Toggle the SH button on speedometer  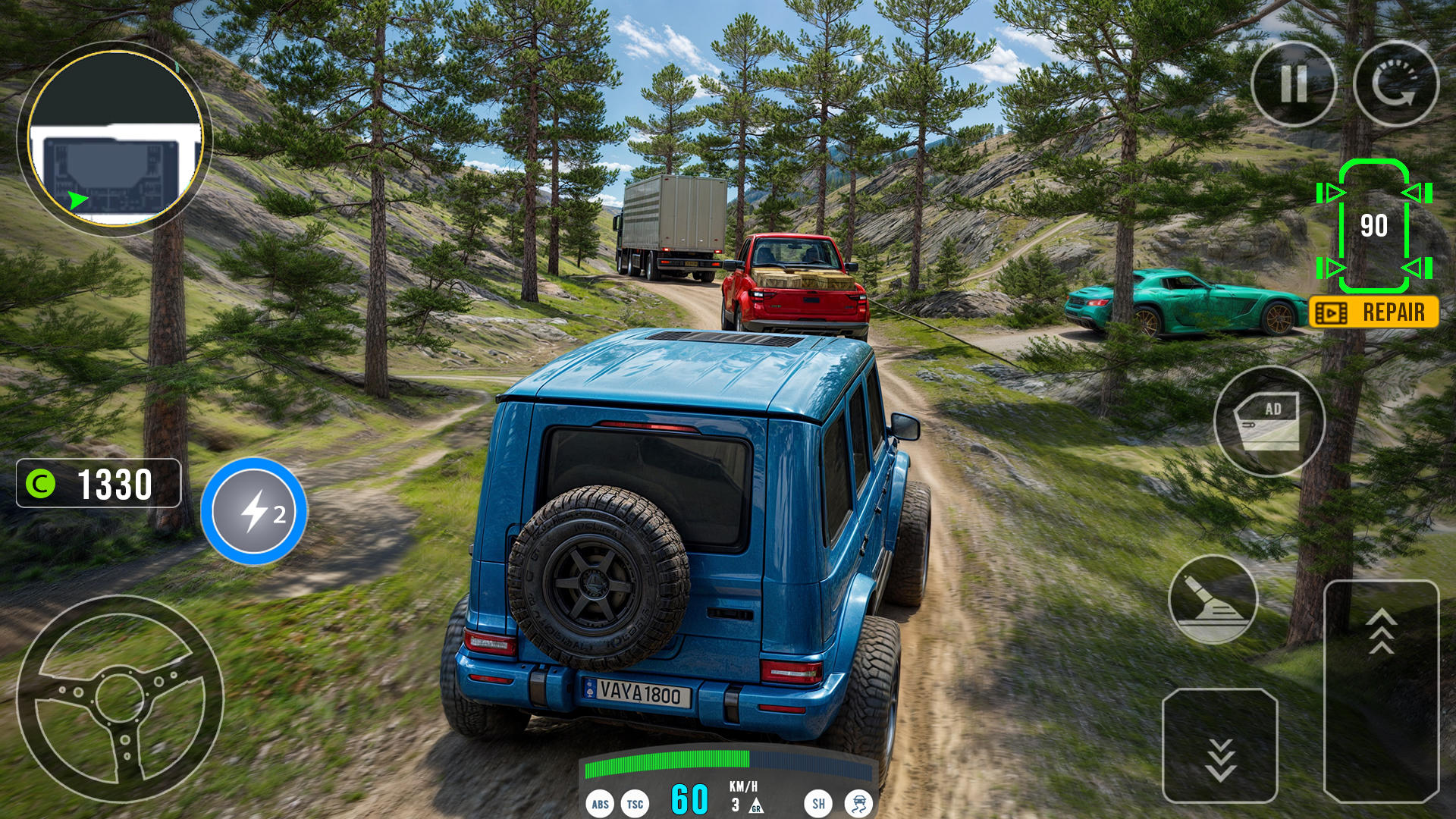[x=818, y=803]
